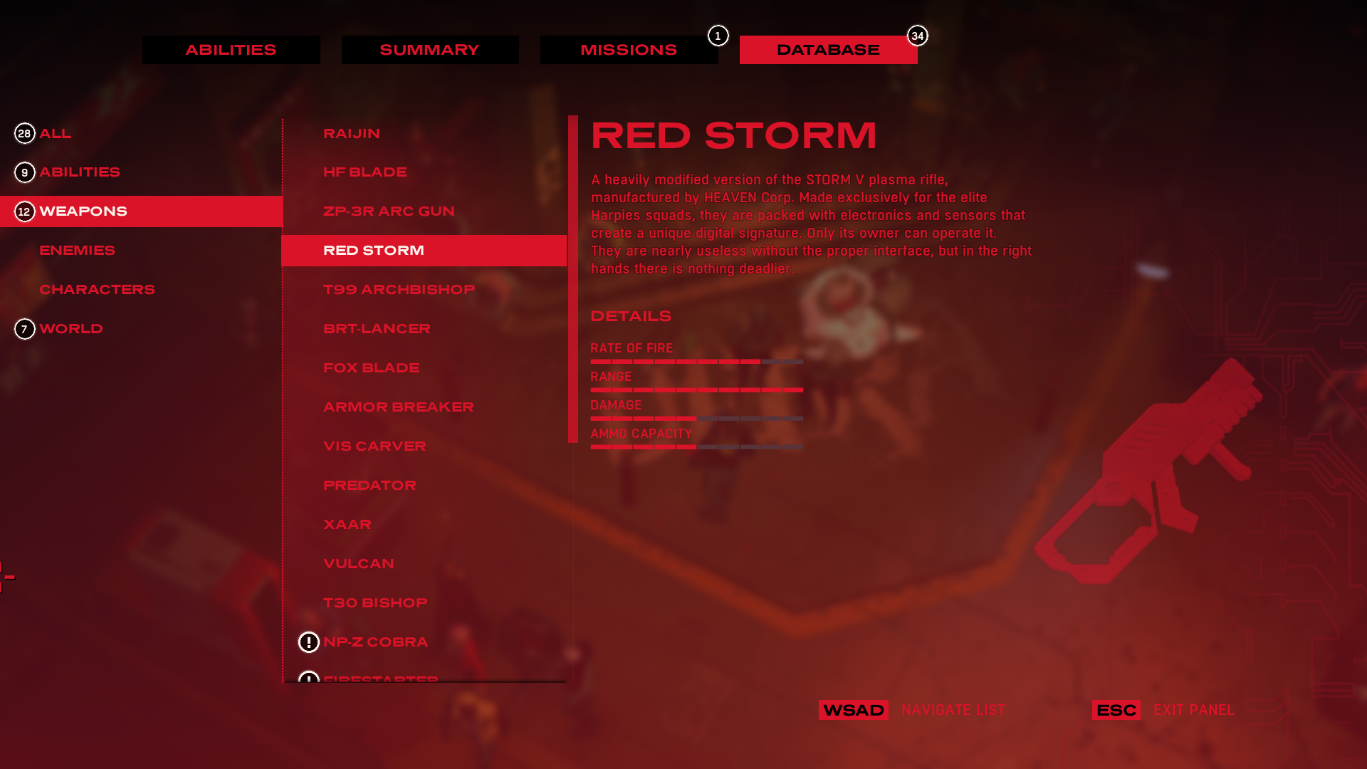The image size is (1367, 769).
Task: Click the WEAPONS counter badge showing 12
Action: pyautogui.click(x=24, y=211)
